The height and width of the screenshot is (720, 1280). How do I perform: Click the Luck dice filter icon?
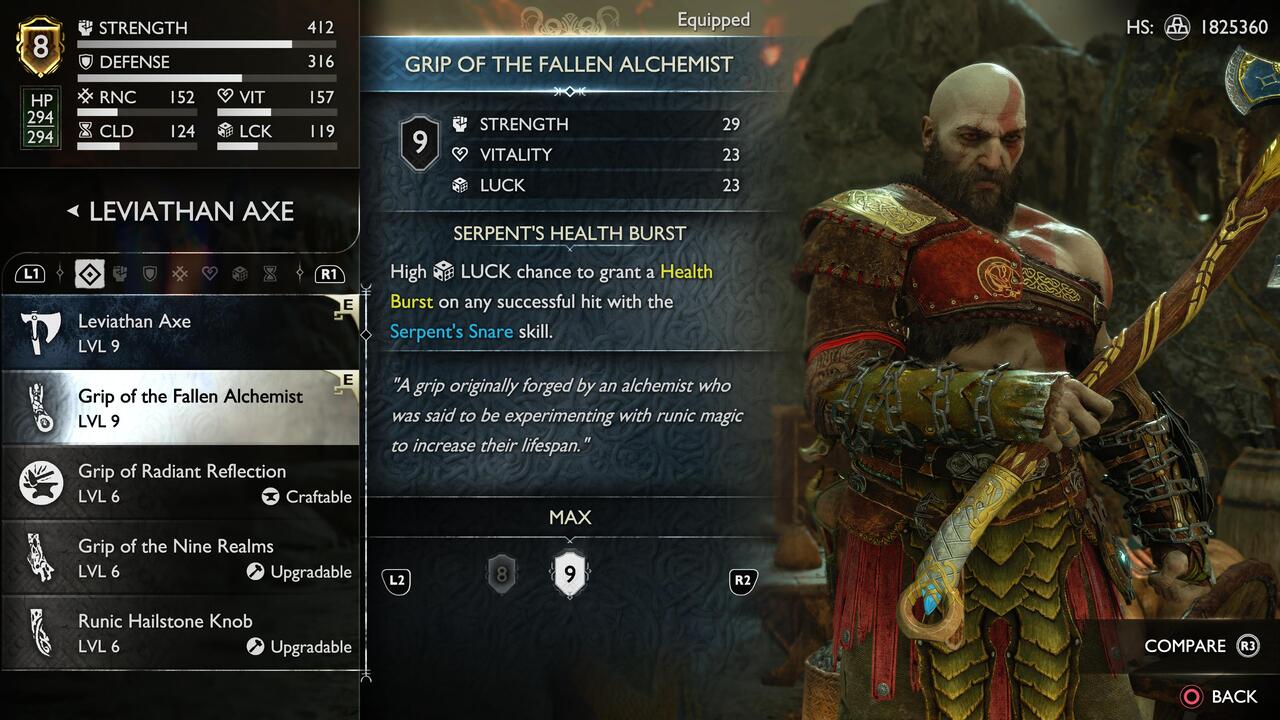coord(240,273)
